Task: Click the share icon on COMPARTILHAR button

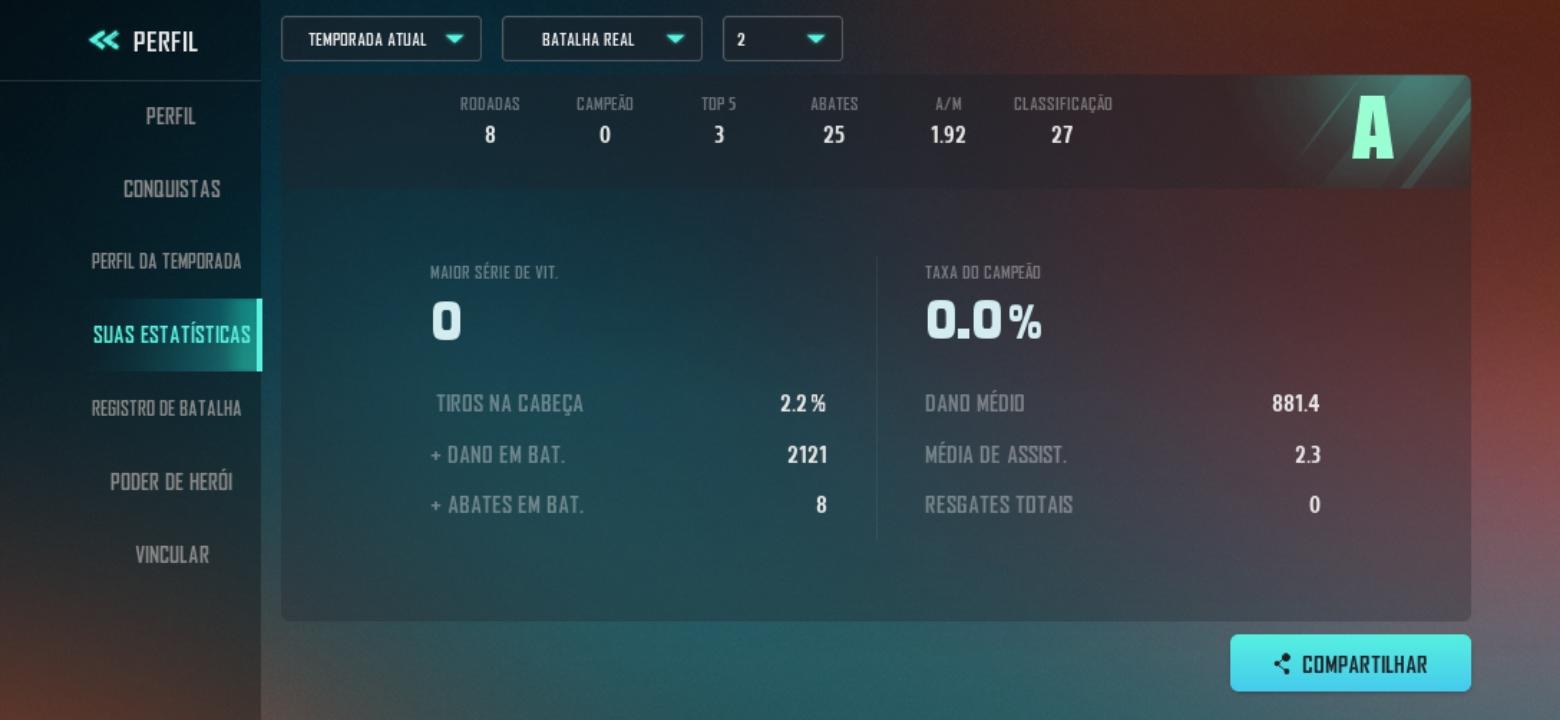Action: [1283, 662]
